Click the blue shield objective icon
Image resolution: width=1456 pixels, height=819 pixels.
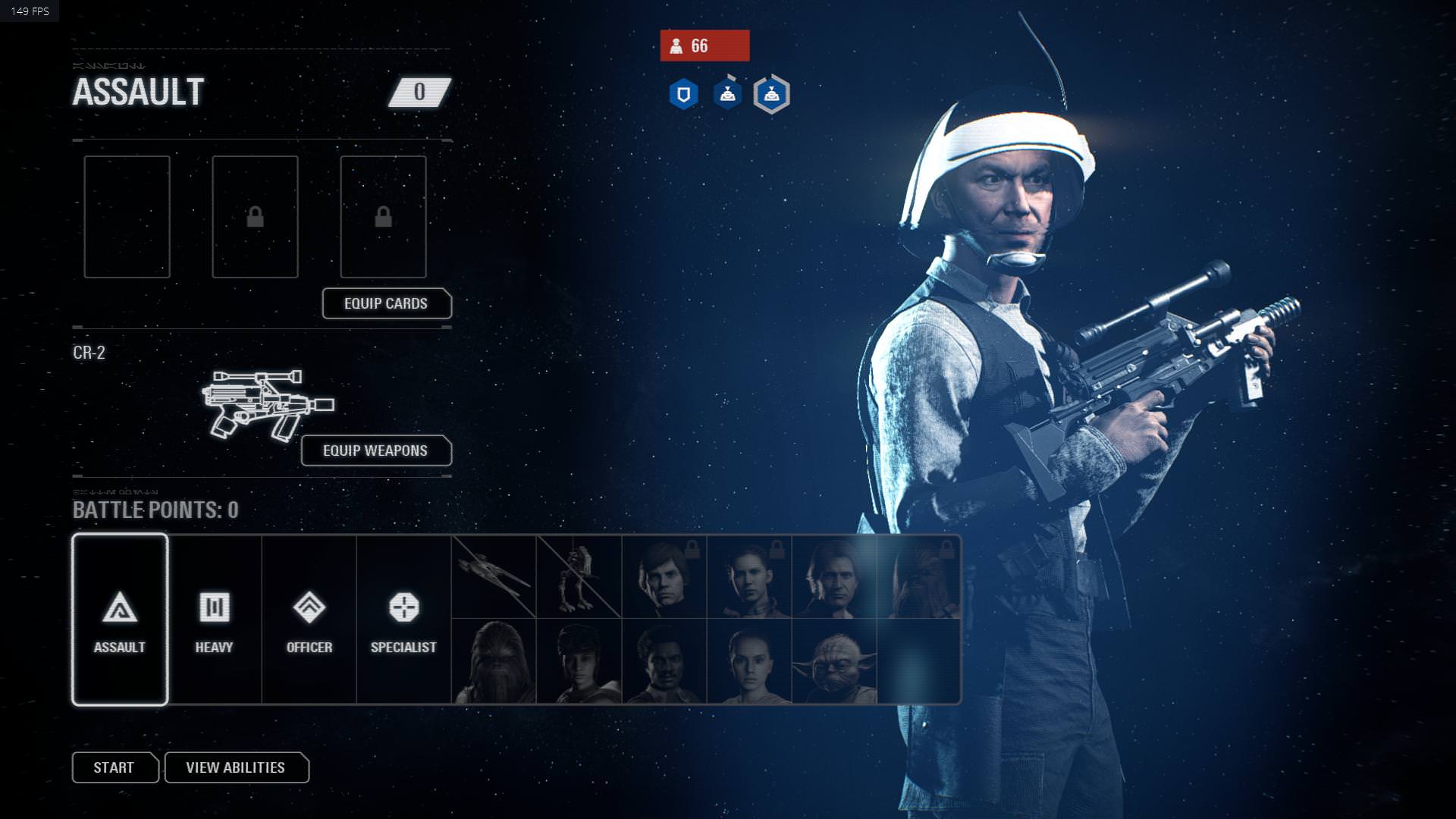tap(683, 95)
